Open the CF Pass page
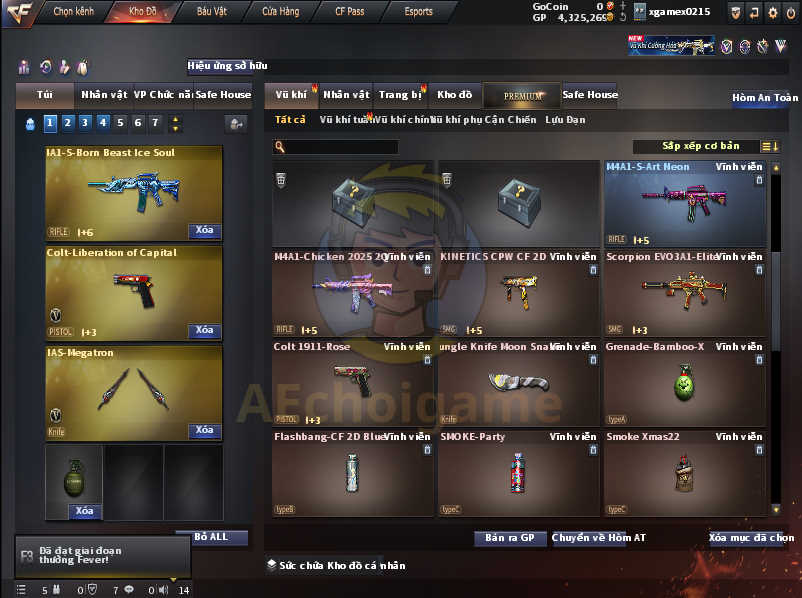Screen dimensions: 802x598 pyautogui.click(x=350, y=12)
